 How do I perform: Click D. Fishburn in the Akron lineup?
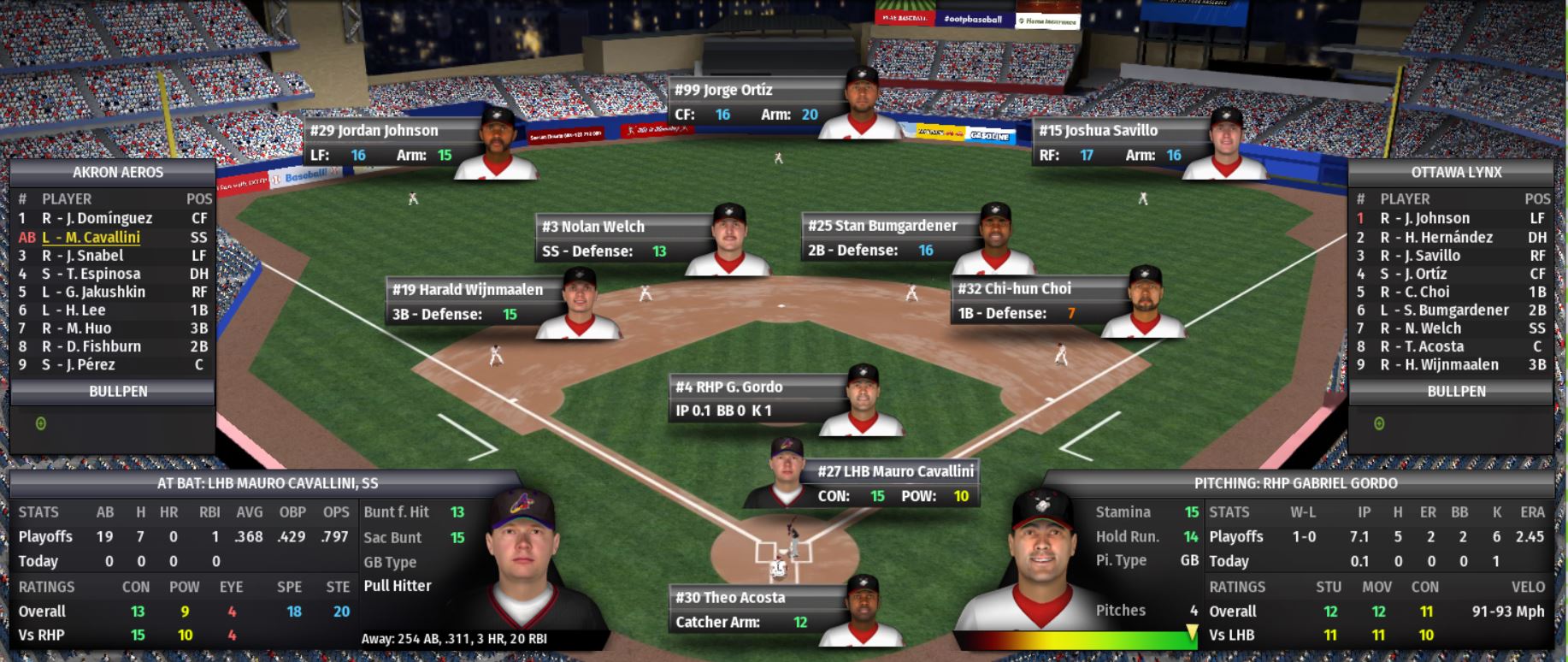[x=91, y=346]
